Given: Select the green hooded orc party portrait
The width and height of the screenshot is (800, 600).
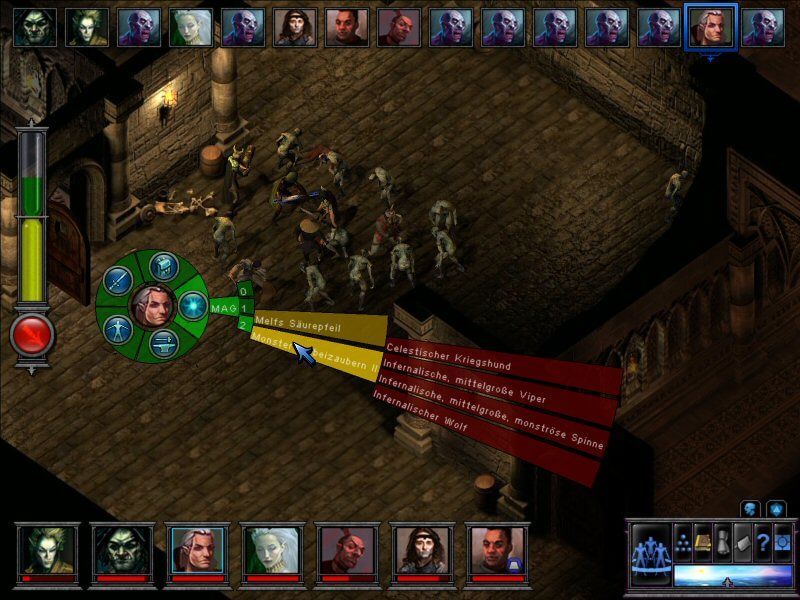Looking at the screenshot, I should (123, 550).
